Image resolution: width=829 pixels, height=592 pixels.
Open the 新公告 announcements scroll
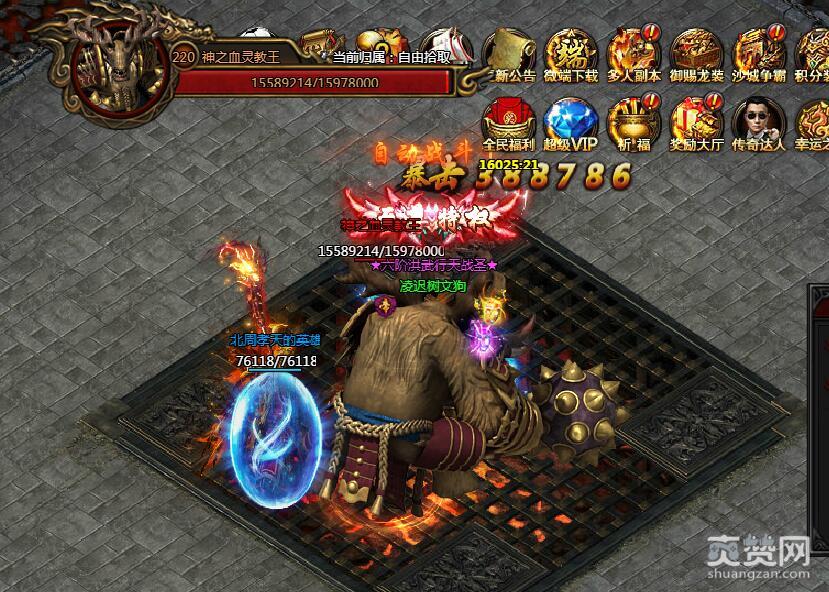click(511, 53)
